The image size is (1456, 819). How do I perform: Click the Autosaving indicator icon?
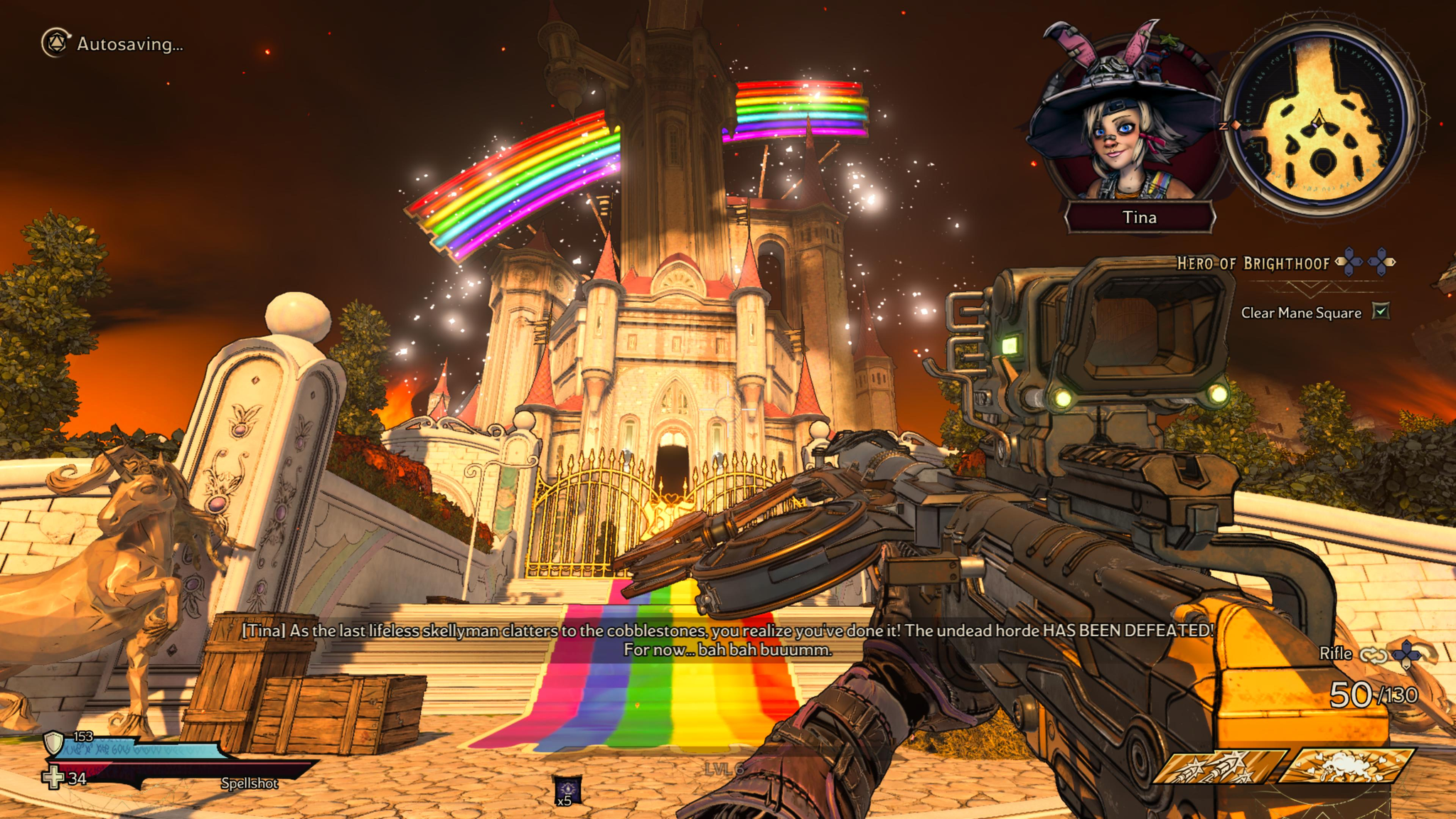[55, 43]
